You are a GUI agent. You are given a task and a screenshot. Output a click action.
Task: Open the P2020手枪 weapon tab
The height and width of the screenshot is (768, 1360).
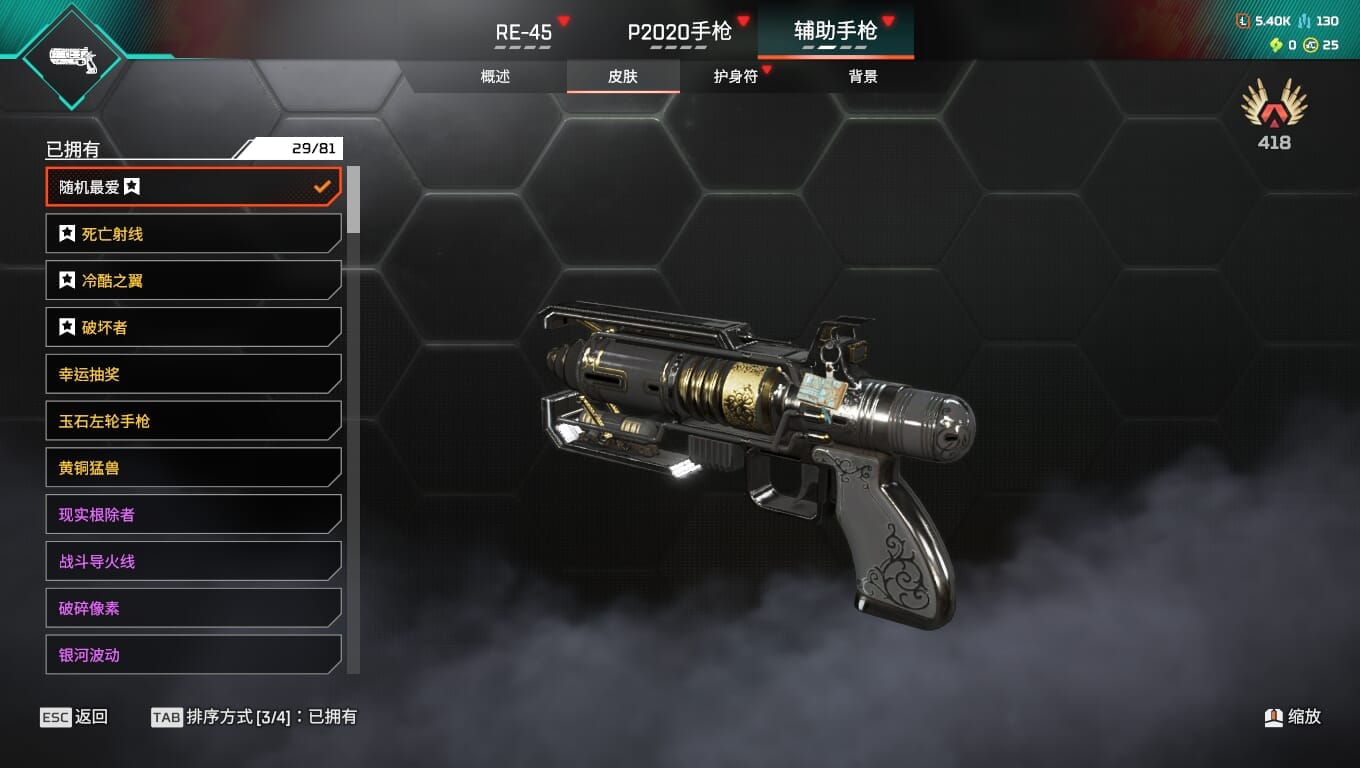680,32
